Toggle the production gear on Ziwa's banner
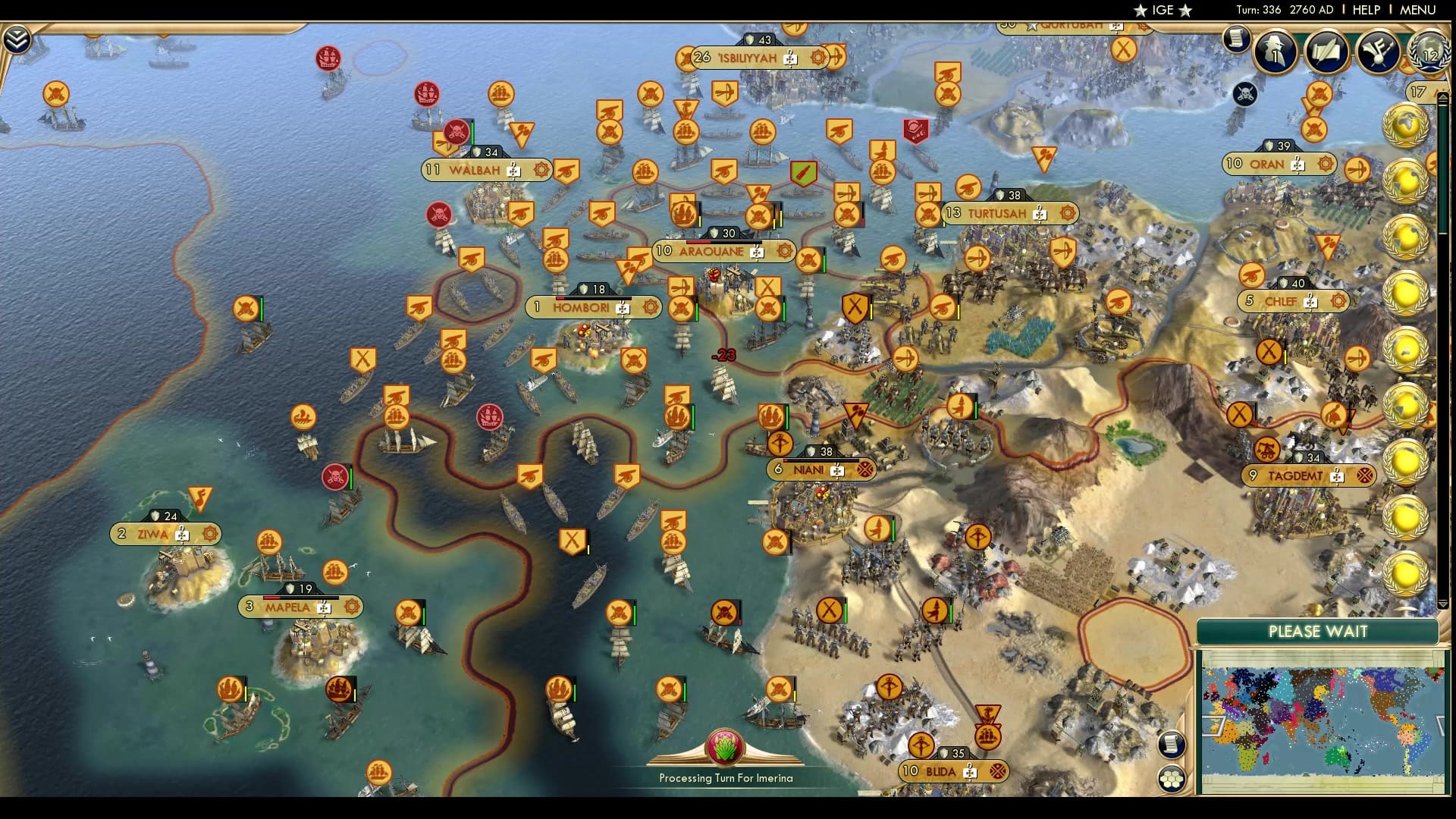The height and width of the screenshot is (819, 1456). pyautogui.click(x=210, y=534)
